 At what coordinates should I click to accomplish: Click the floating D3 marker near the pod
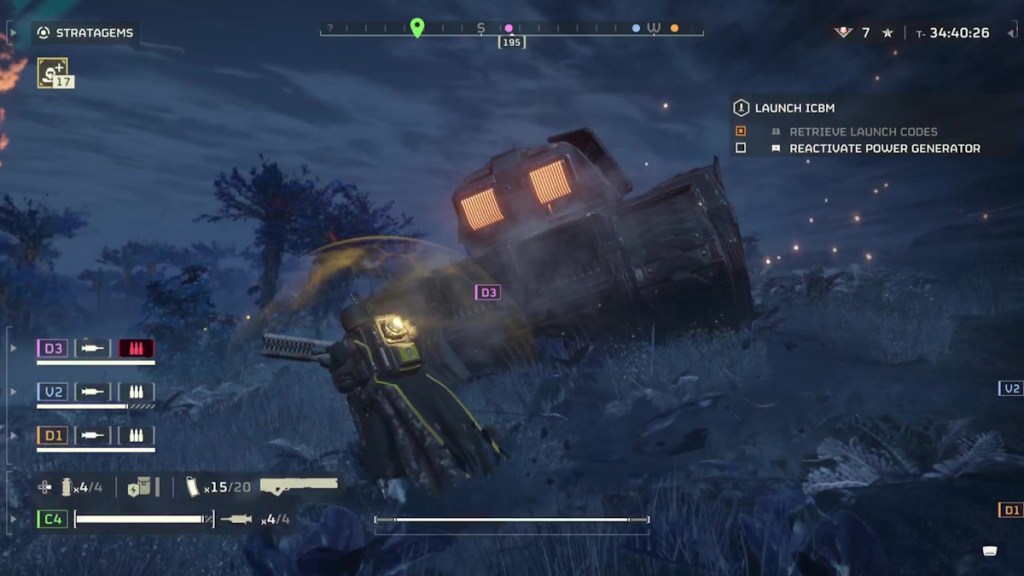pyautogui.click(x=488, y=292)
